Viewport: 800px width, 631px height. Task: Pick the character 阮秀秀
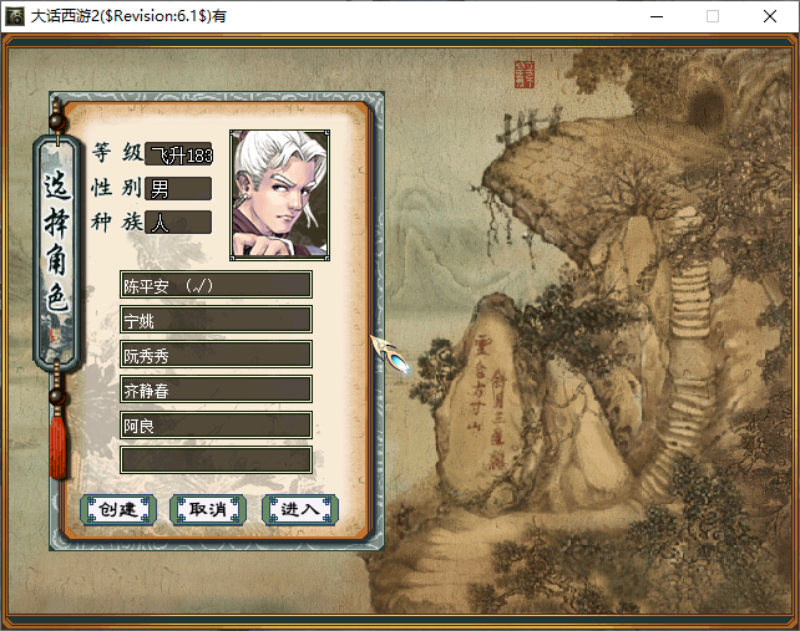point(215,355)
